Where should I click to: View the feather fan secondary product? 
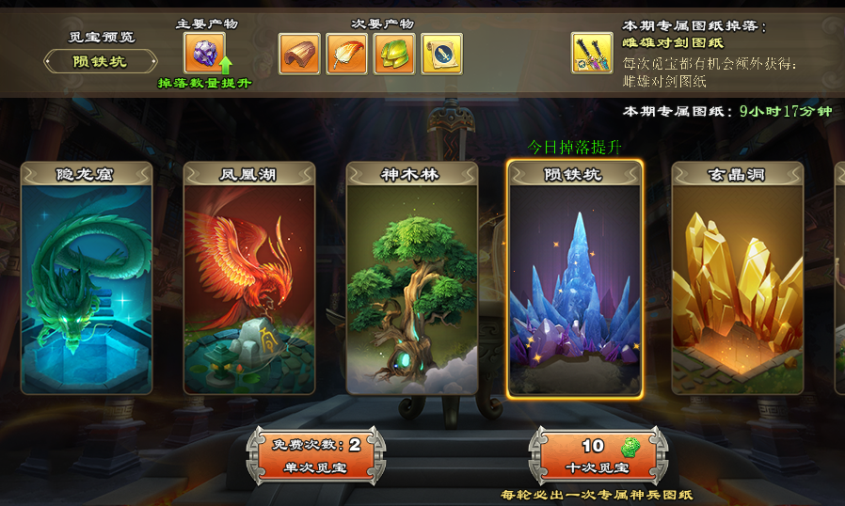(347, 53)
